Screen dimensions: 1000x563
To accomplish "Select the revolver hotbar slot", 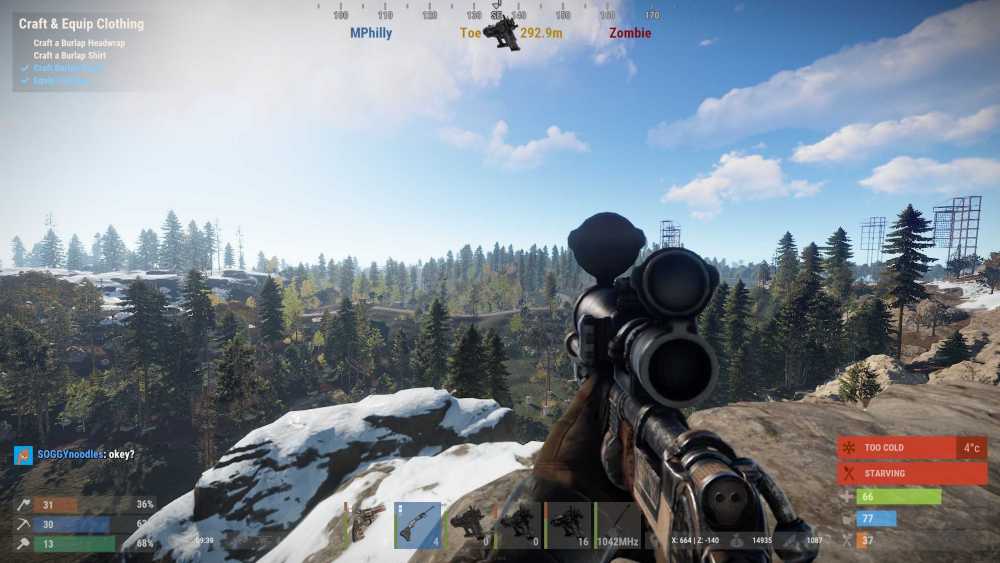I will [x=367, y=524].
